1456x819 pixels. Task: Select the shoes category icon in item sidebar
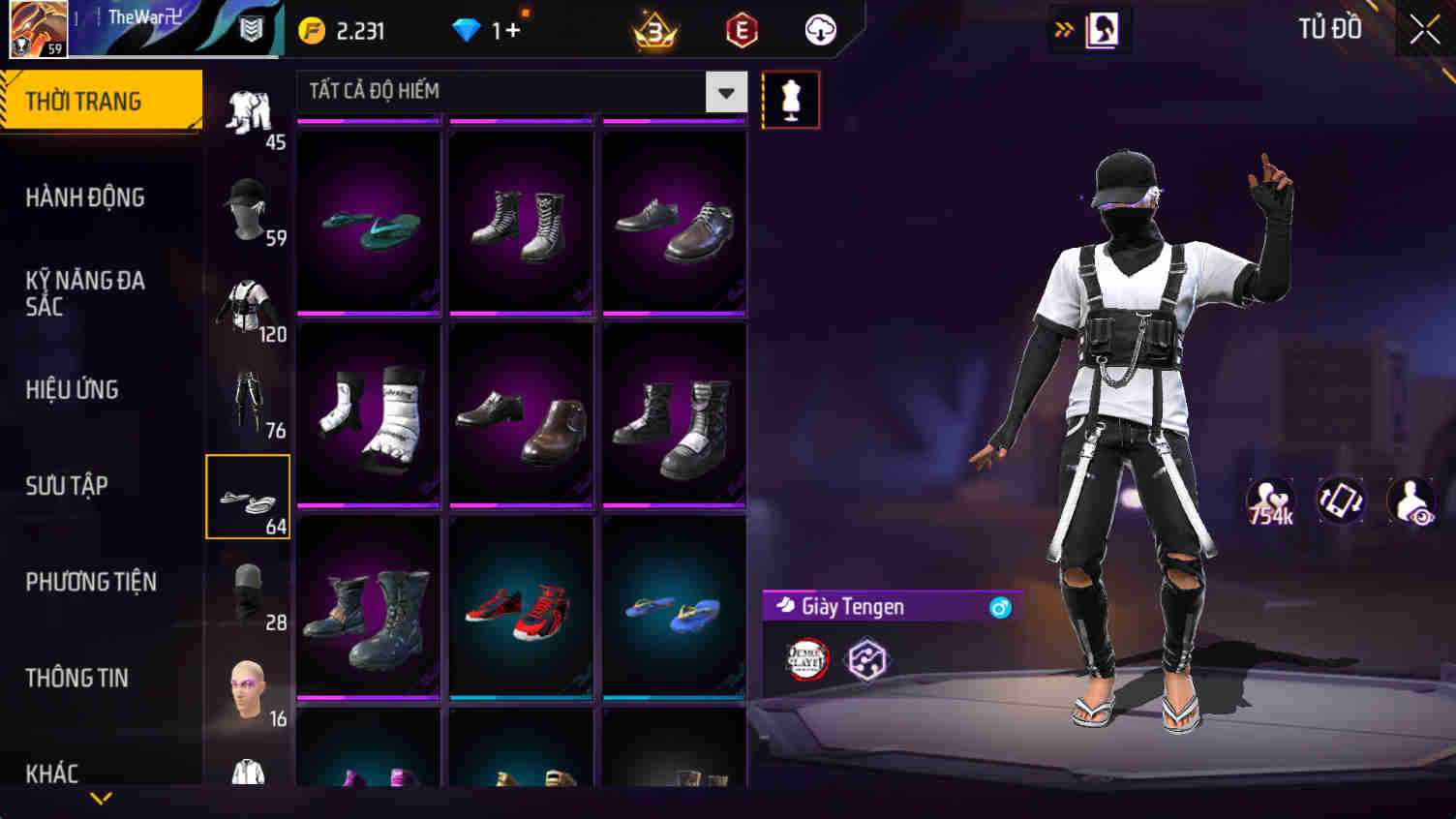coord(248,496)
